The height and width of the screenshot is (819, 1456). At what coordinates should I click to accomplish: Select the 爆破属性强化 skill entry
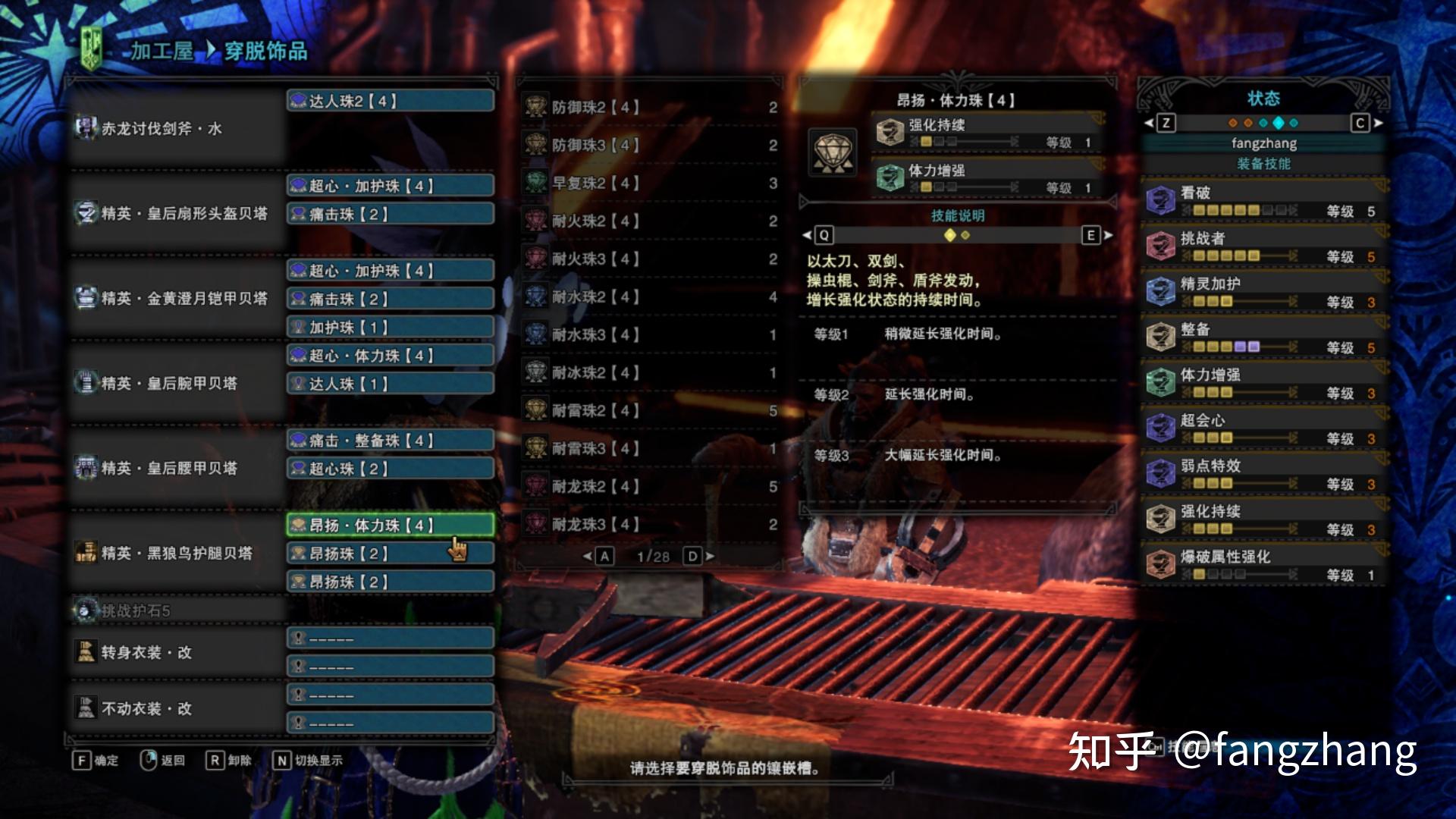pos(1263,565)
